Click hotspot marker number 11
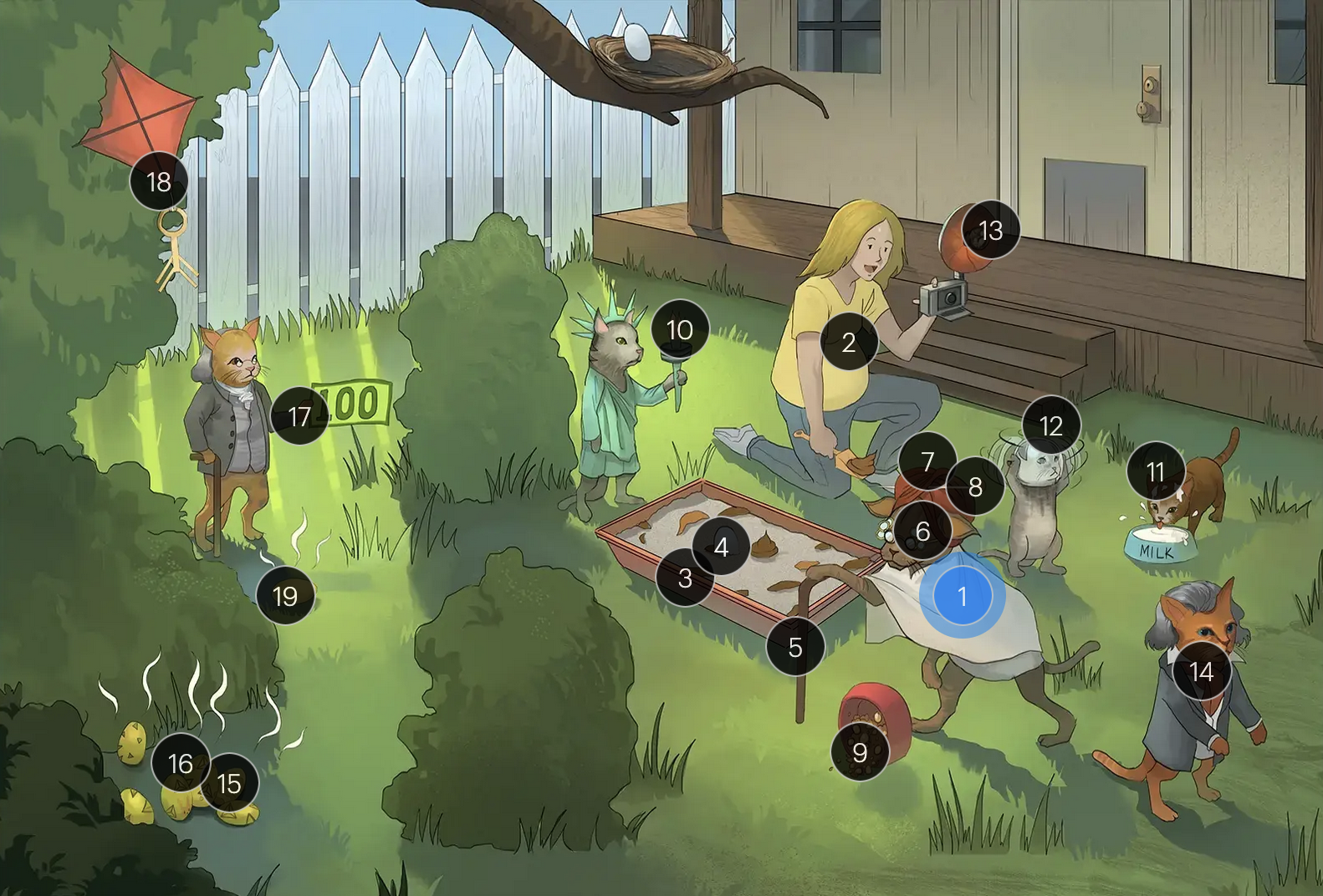This screenshot has width=1323, height=896. pos(1156,472)
